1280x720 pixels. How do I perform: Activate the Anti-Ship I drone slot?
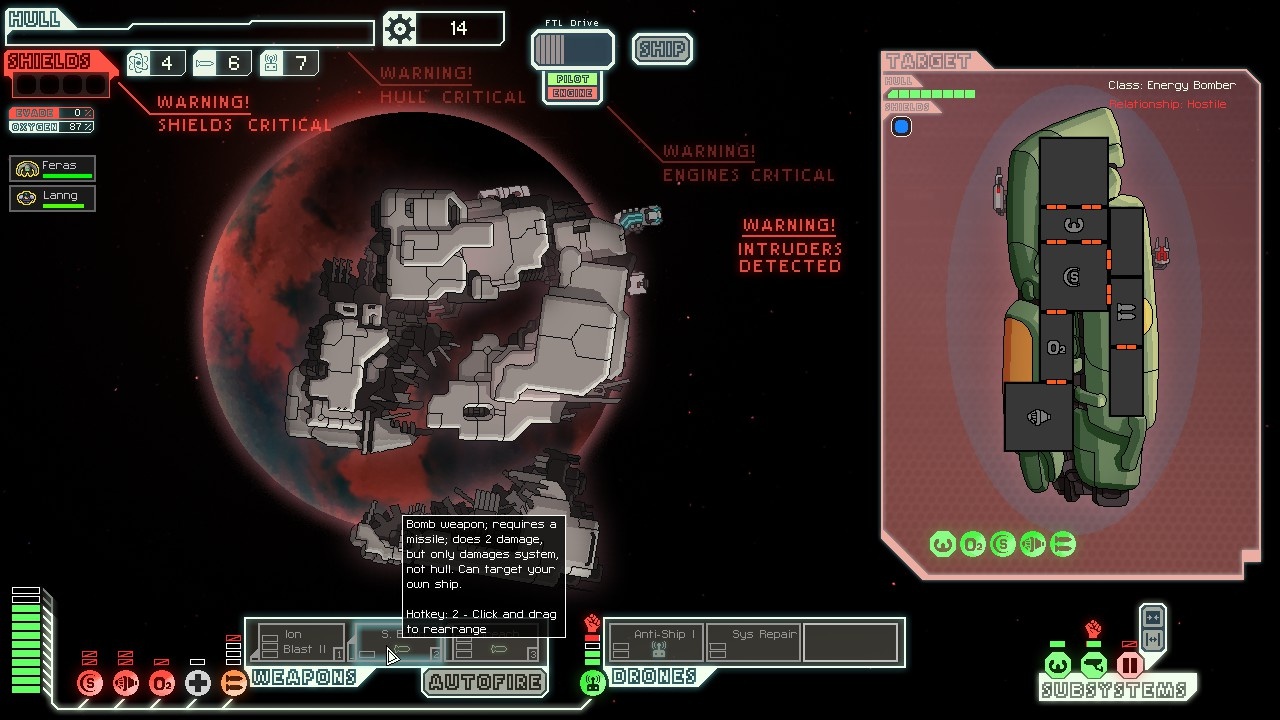(655, 642)
